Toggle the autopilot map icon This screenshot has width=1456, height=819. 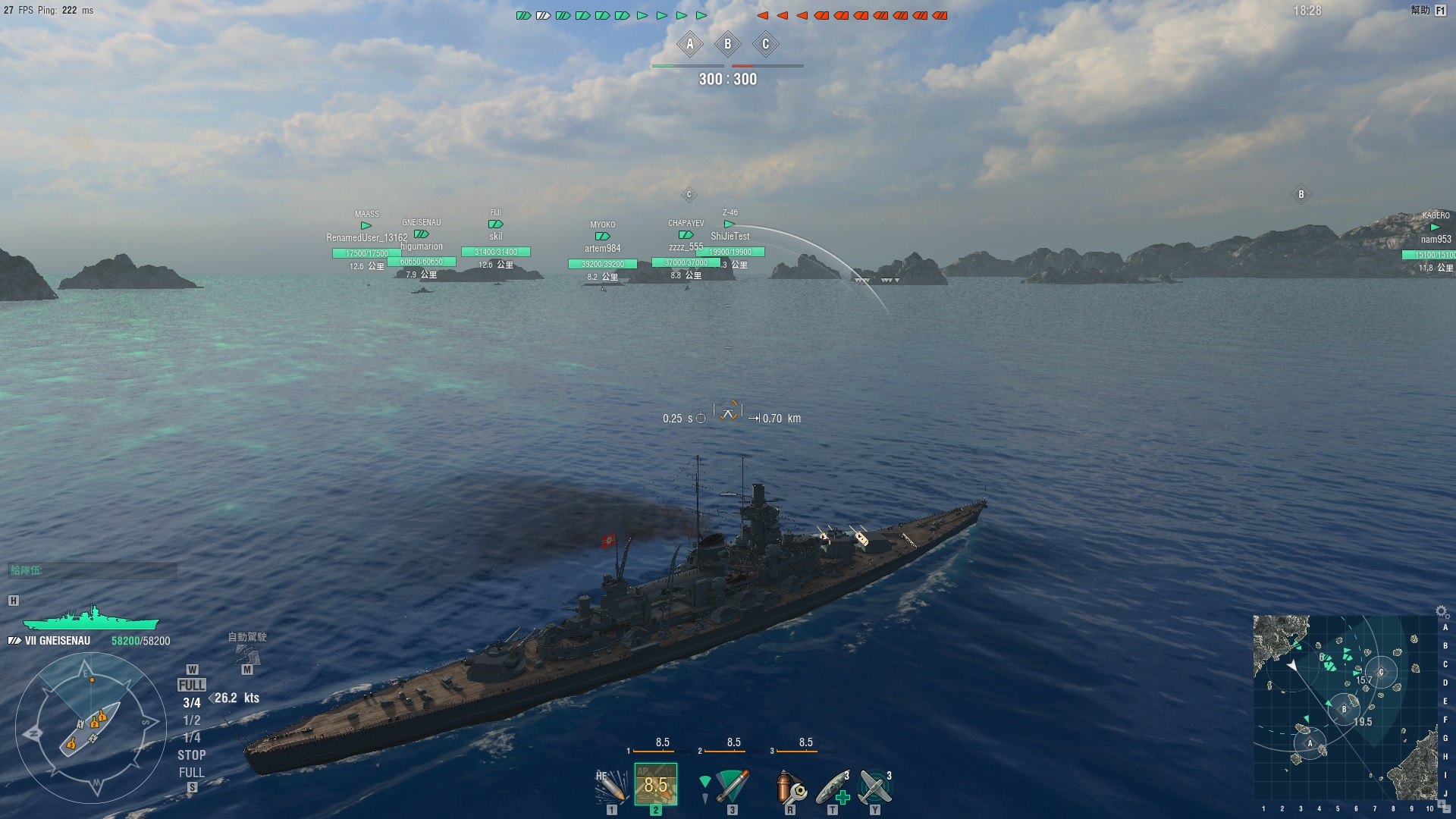pyautogui.click(x=247, y=654)
